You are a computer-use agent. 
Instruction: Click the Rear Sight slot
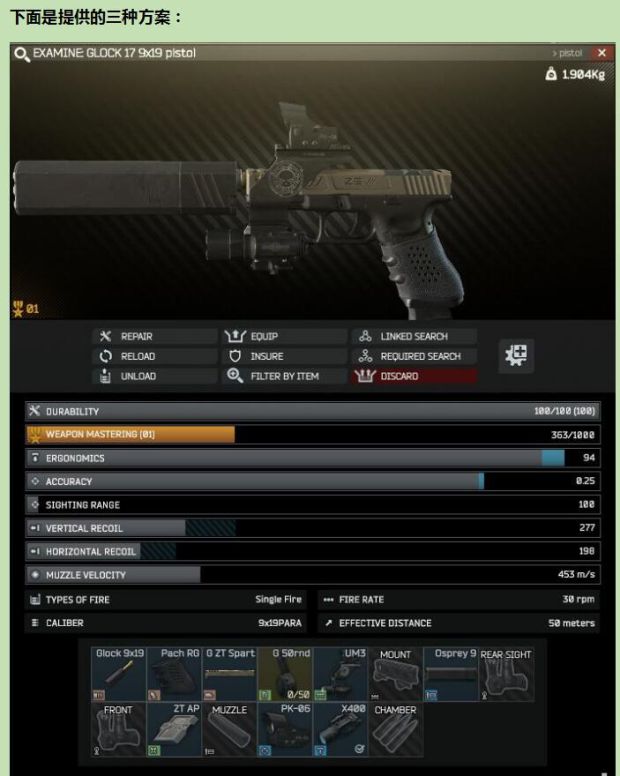506,674
